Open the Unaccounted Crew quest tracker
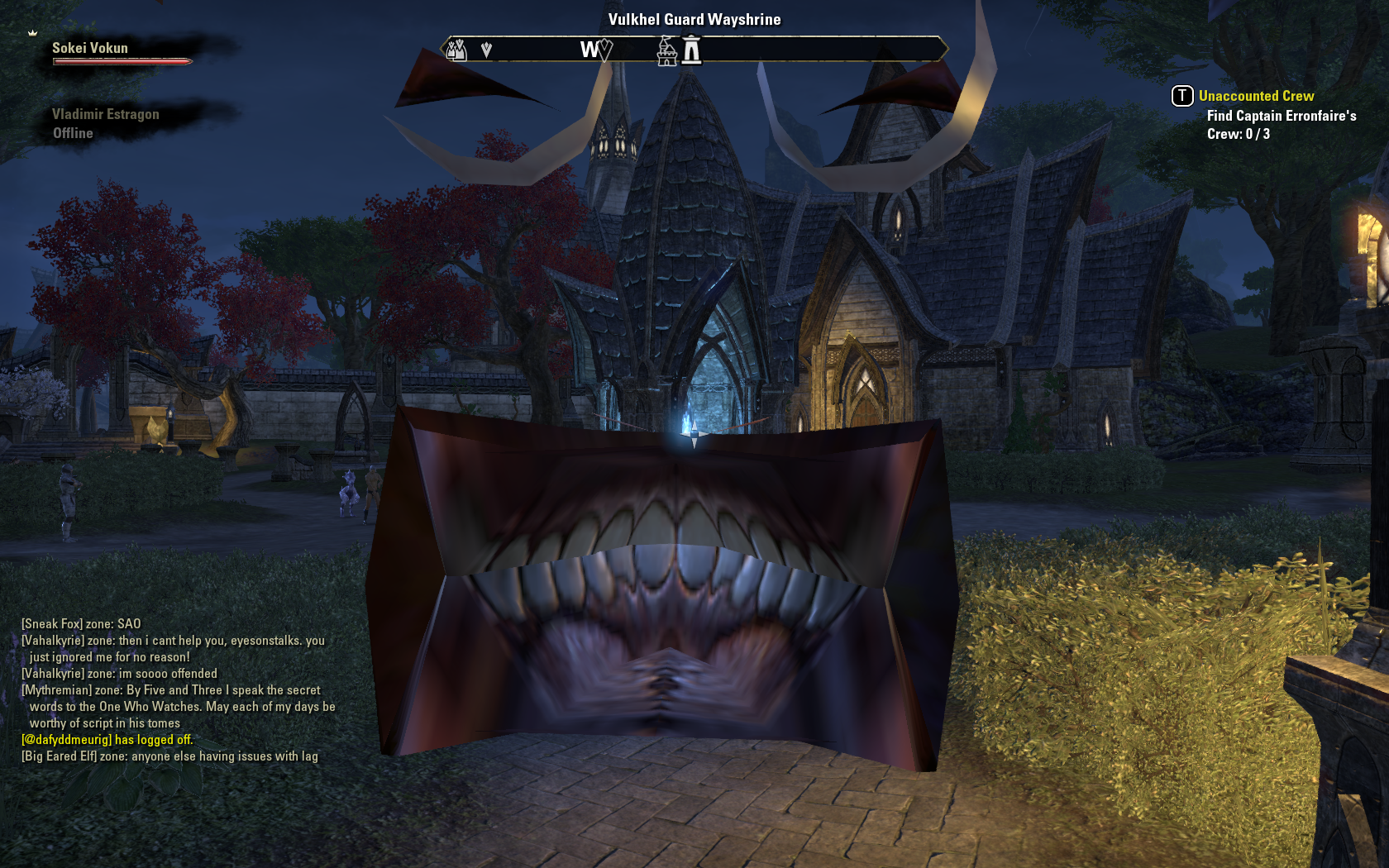Image resolution: width=1389 pixels, height=868 pixels. (1256, 96)
